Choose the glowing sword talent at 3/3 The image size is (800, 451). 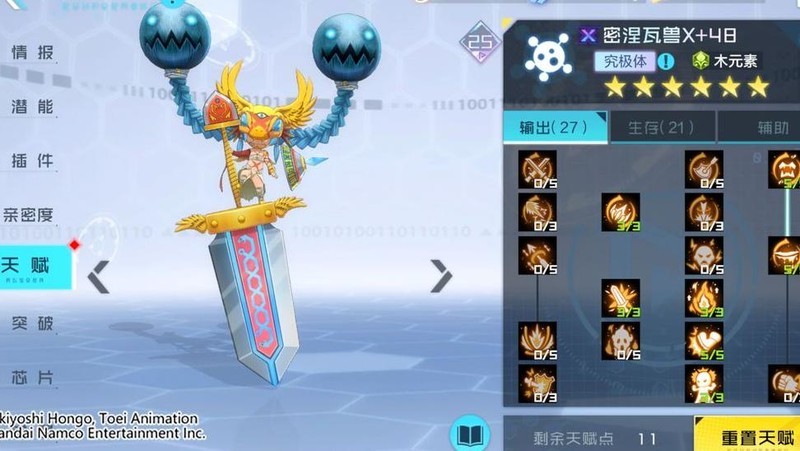click(x=620, y=297)
